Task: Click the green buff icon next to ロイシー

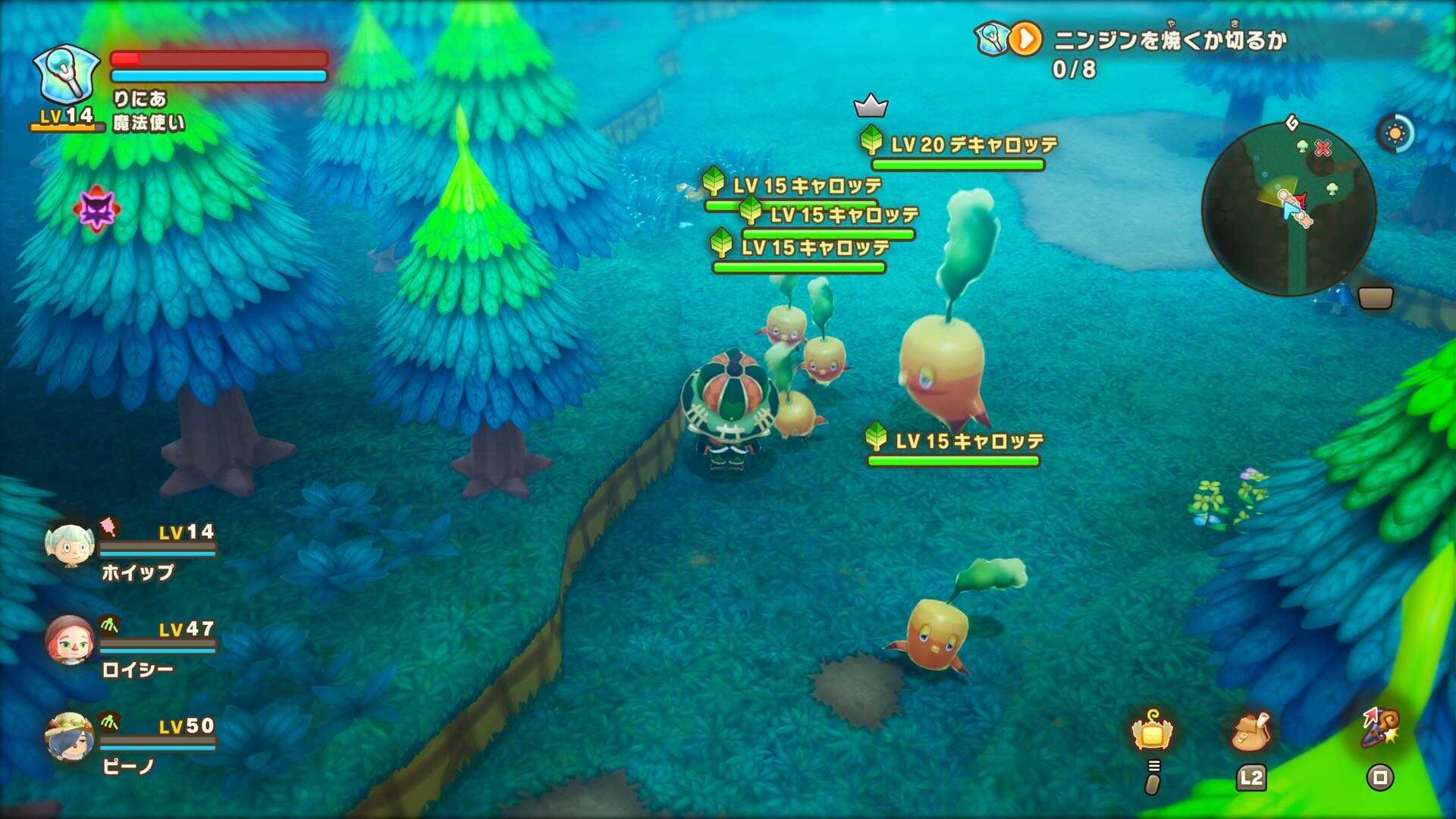Action: 110,624
